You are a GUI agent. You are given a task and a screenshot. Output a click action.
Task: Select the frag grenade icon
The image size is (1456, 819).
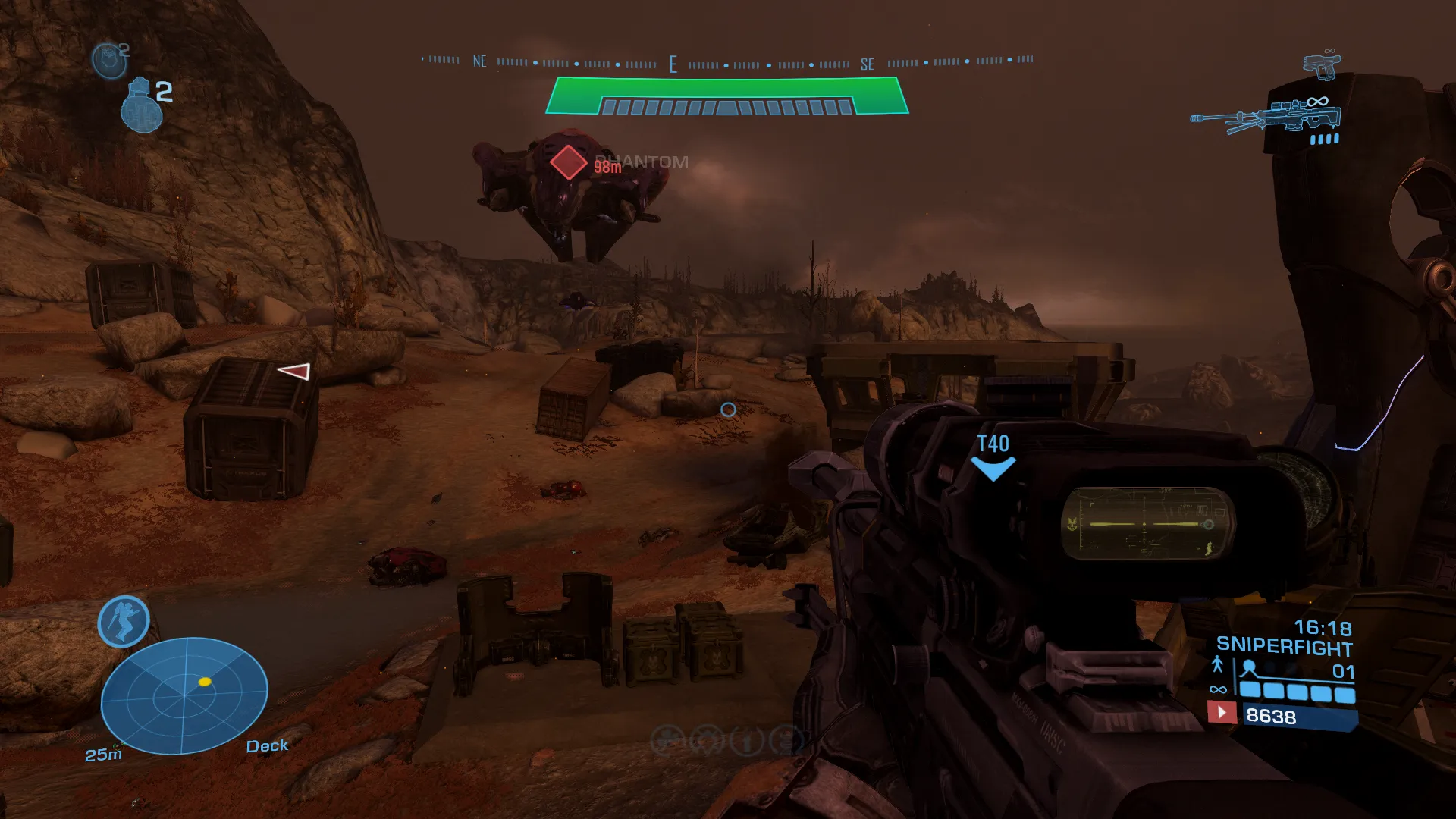click(141, 105)
